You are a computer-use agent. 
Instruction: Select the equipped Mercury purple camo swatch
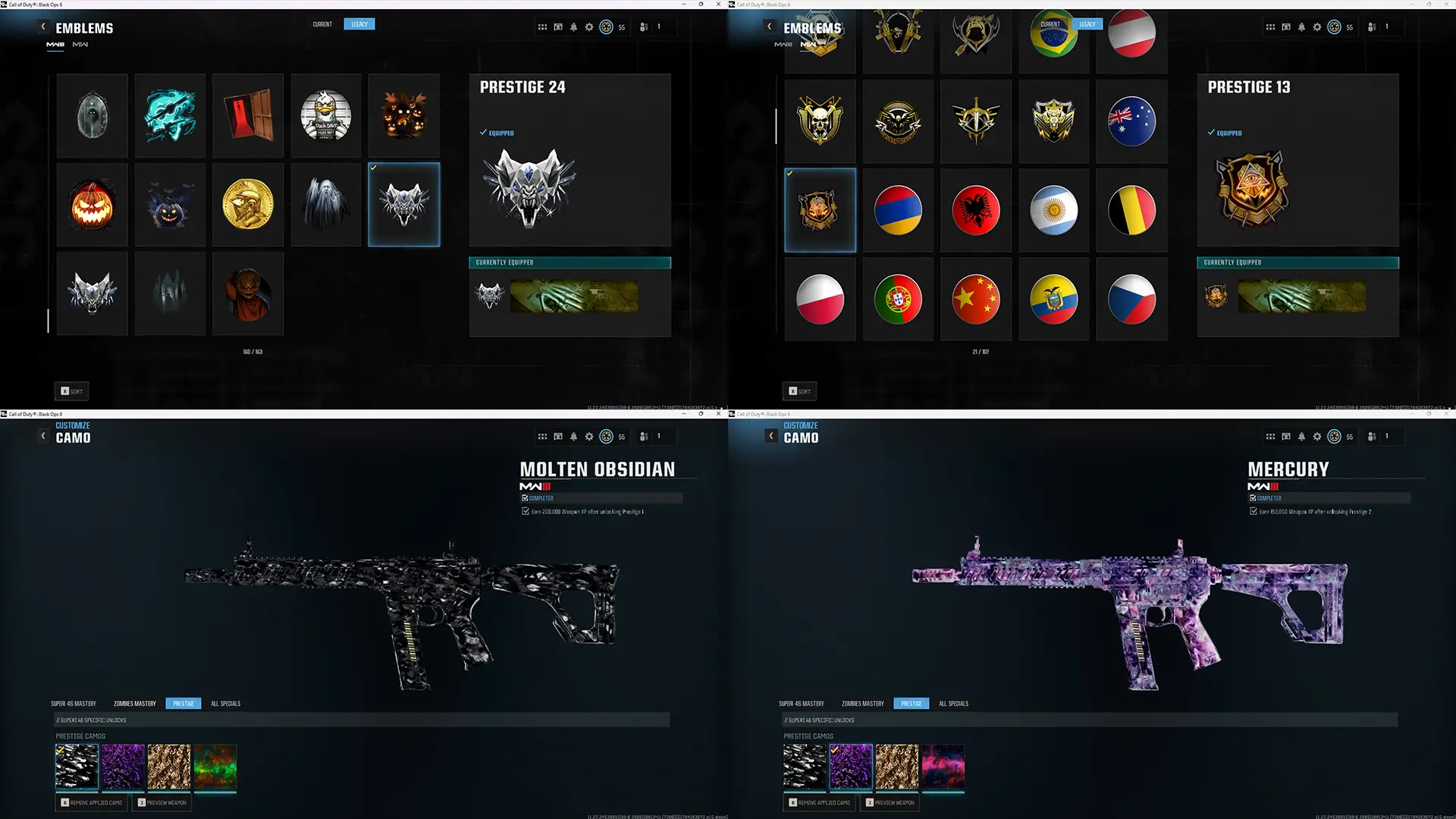point(851,767)
